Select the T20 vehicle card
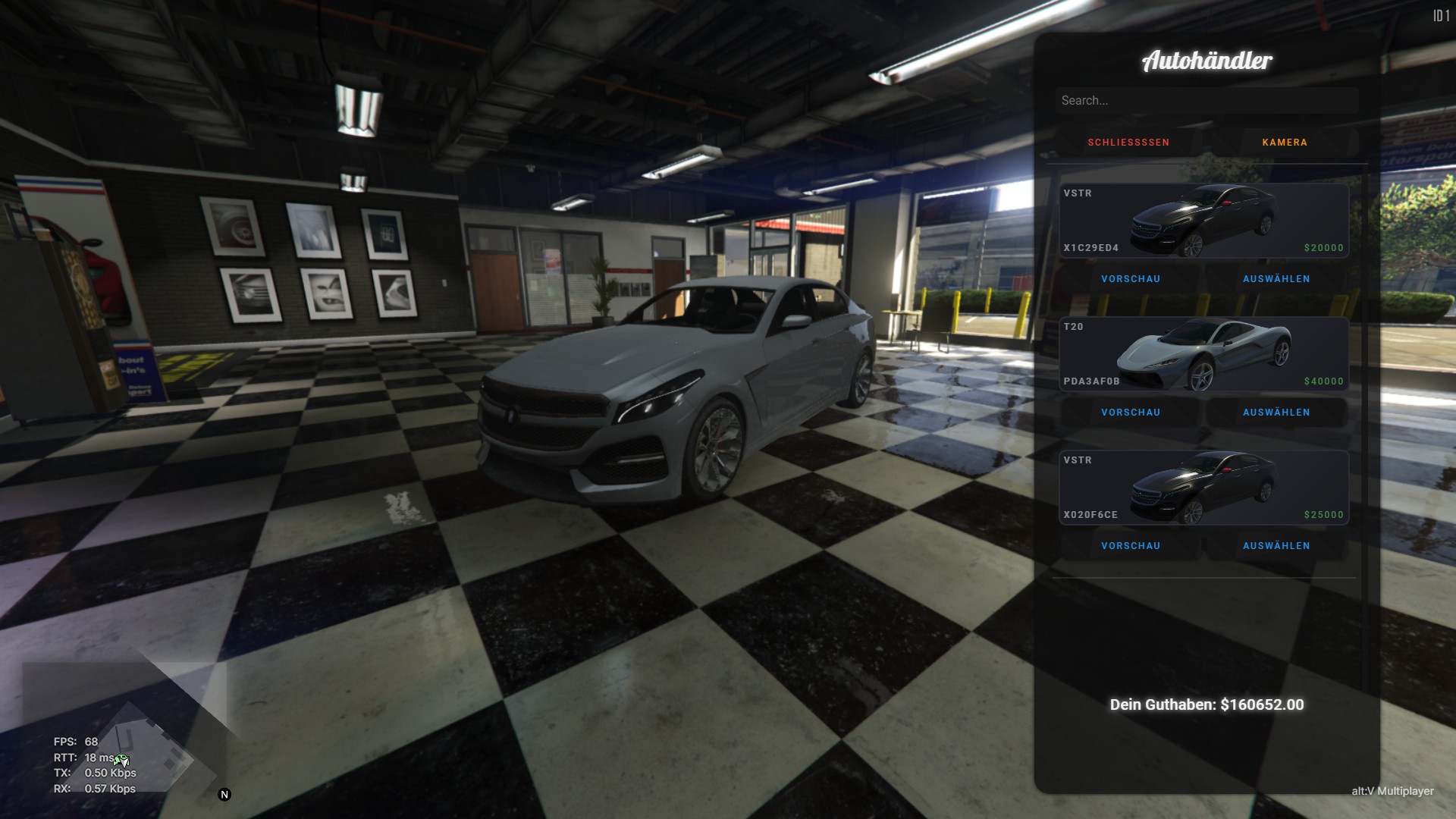This screenshot has width=1456, height=819. [x=1203, y=354]
